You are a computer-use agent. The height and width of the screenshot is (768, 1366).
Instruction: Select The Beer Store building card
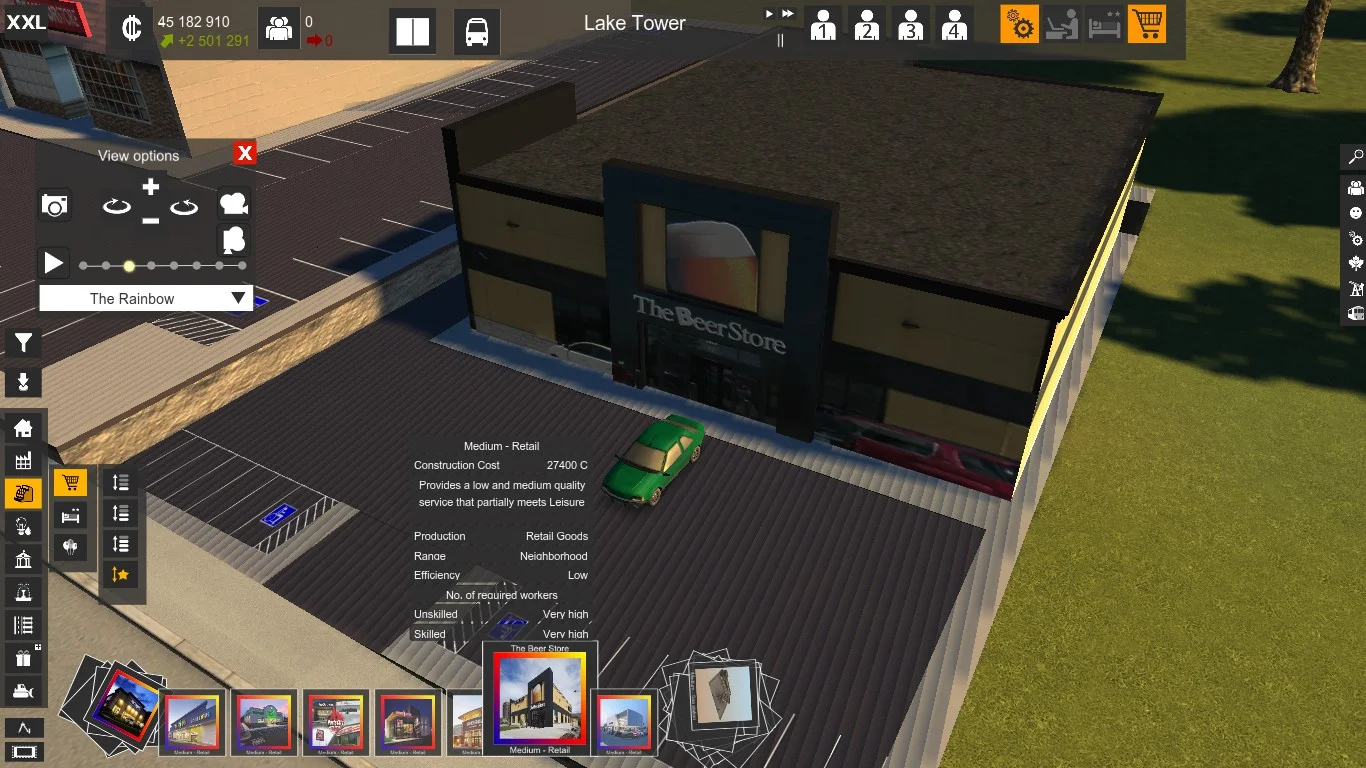point(540,699)
